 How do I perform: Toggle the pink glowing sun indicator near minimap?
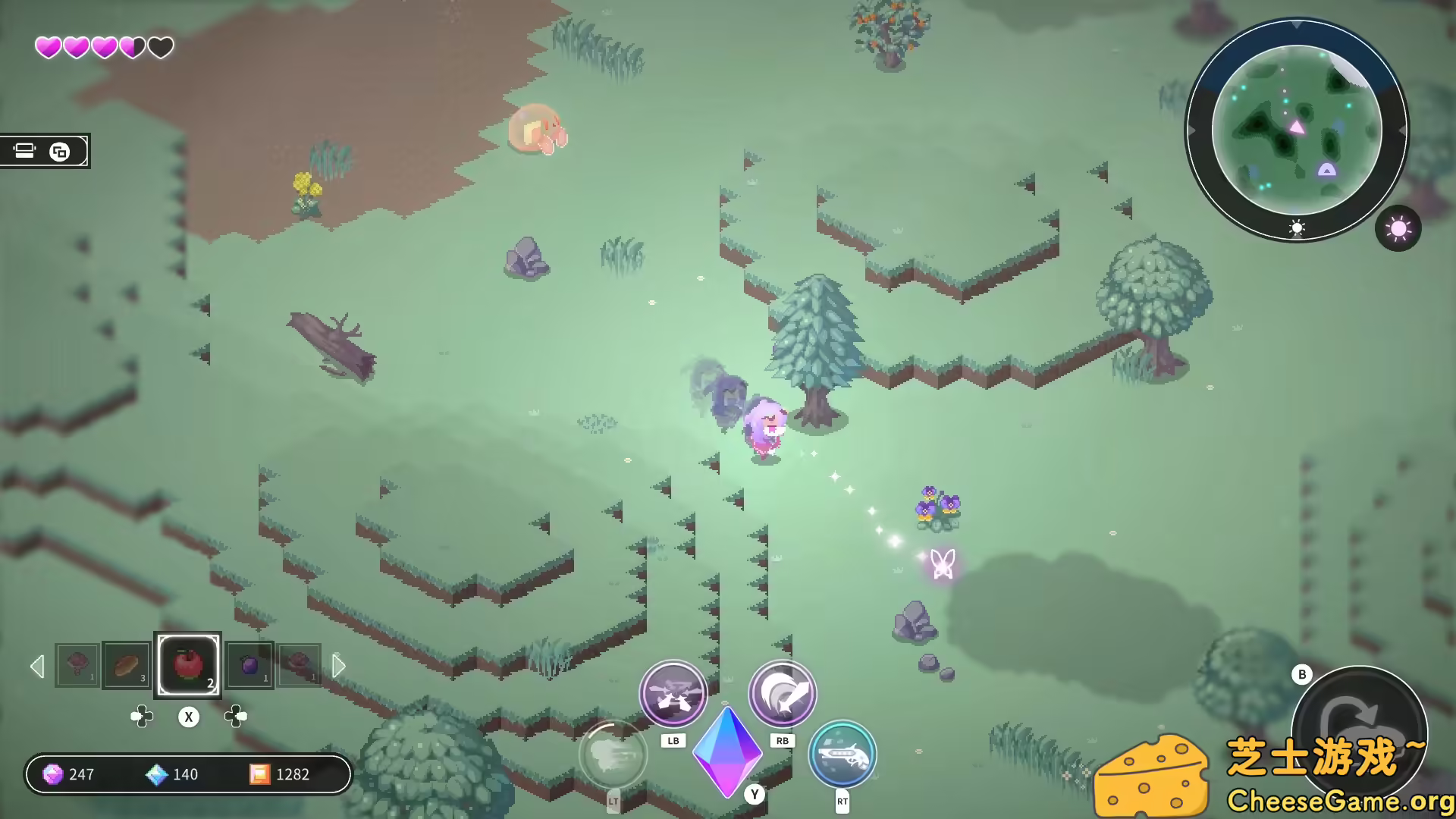tap(1398, 228)
